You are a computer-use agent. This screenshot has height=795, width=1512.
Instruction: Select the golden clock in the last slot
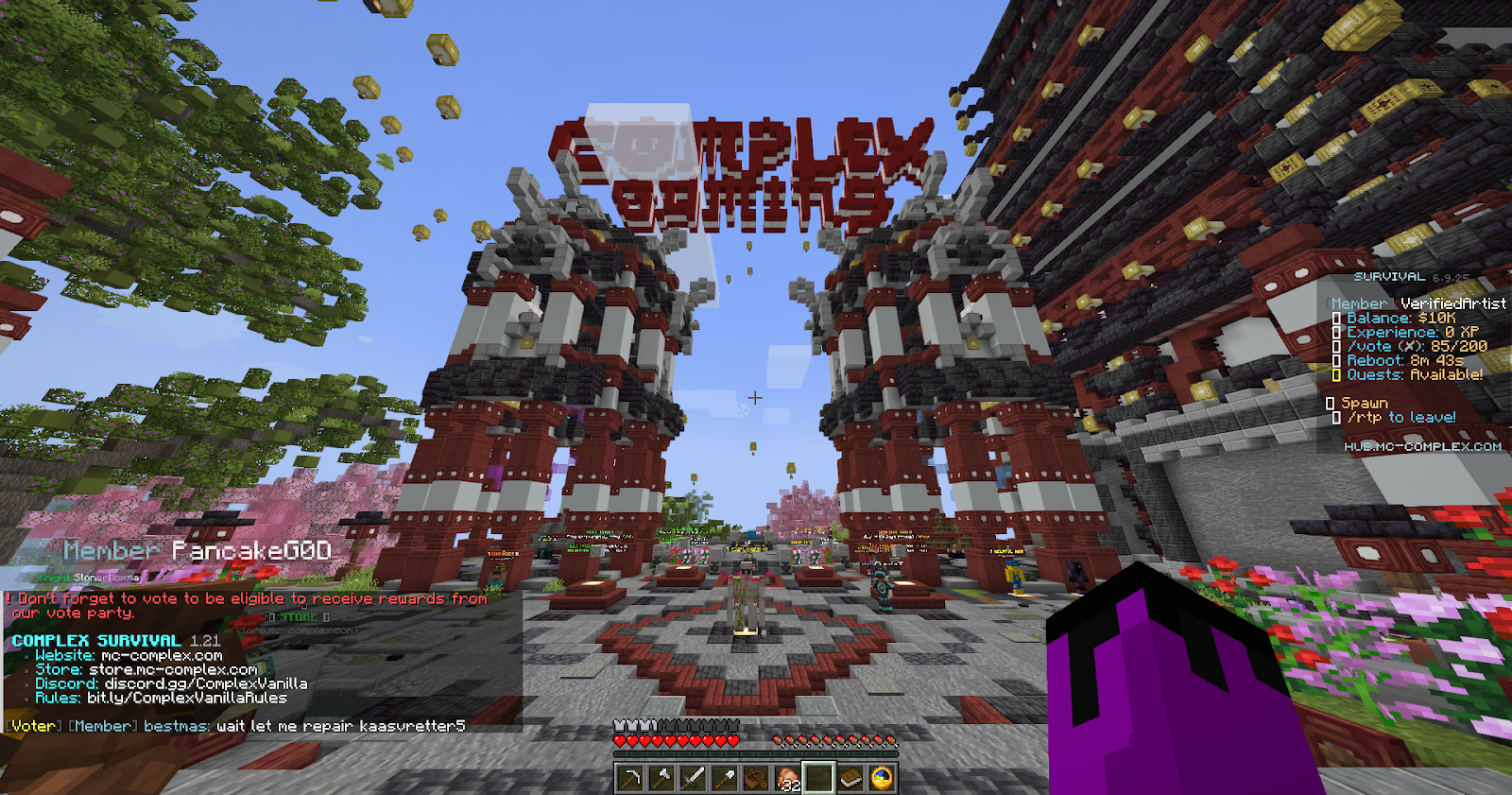tap(883, 777)
